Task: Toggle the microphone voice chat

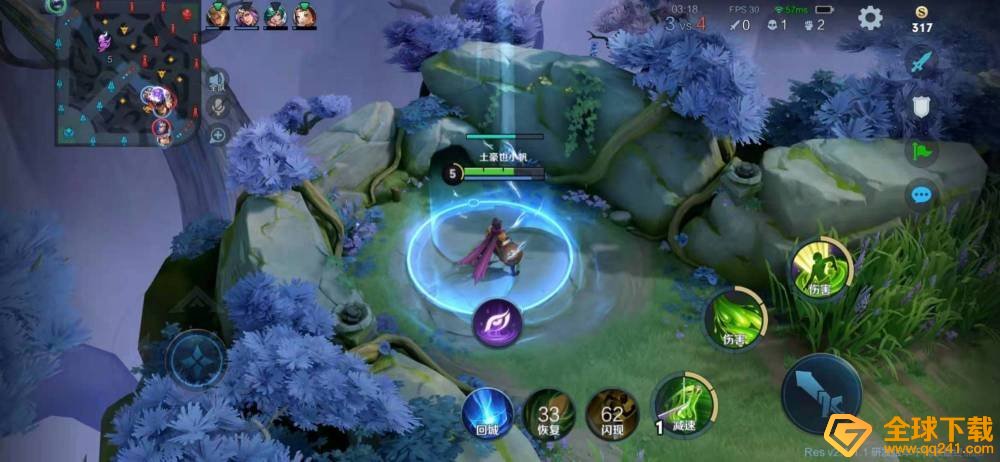Action: 217,107
